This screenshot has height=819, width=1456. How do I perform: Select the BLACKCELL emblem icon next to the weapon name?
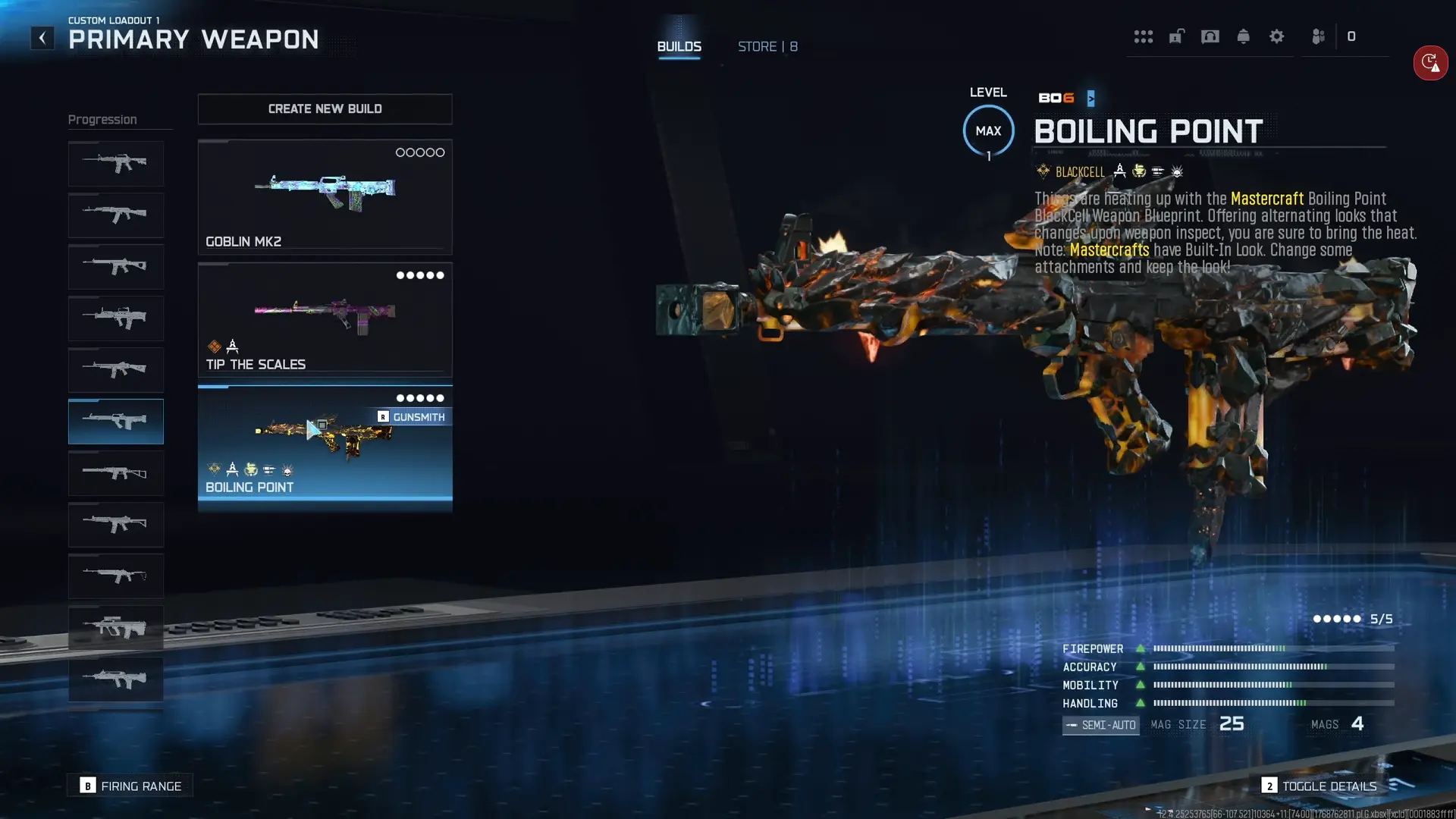coord(1043,171)
